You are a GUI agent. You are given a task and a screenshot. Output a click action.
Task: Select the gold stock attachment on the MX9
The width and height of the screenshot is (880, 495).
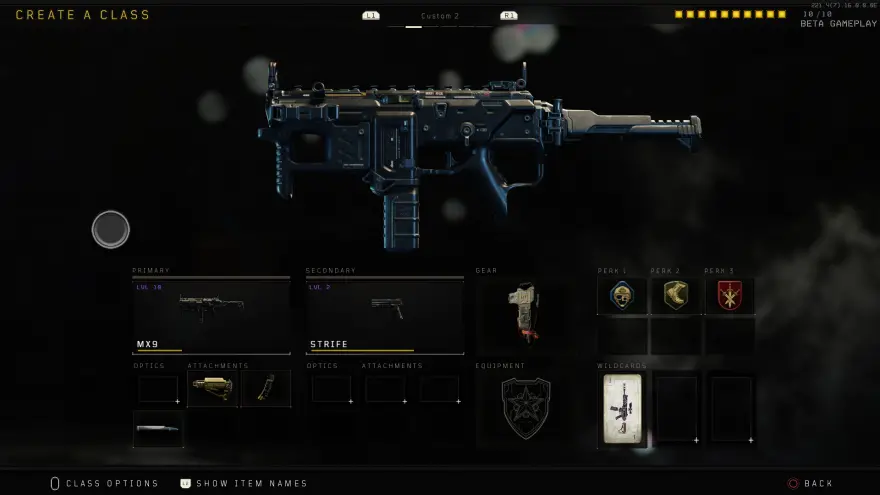pos(212,389)
